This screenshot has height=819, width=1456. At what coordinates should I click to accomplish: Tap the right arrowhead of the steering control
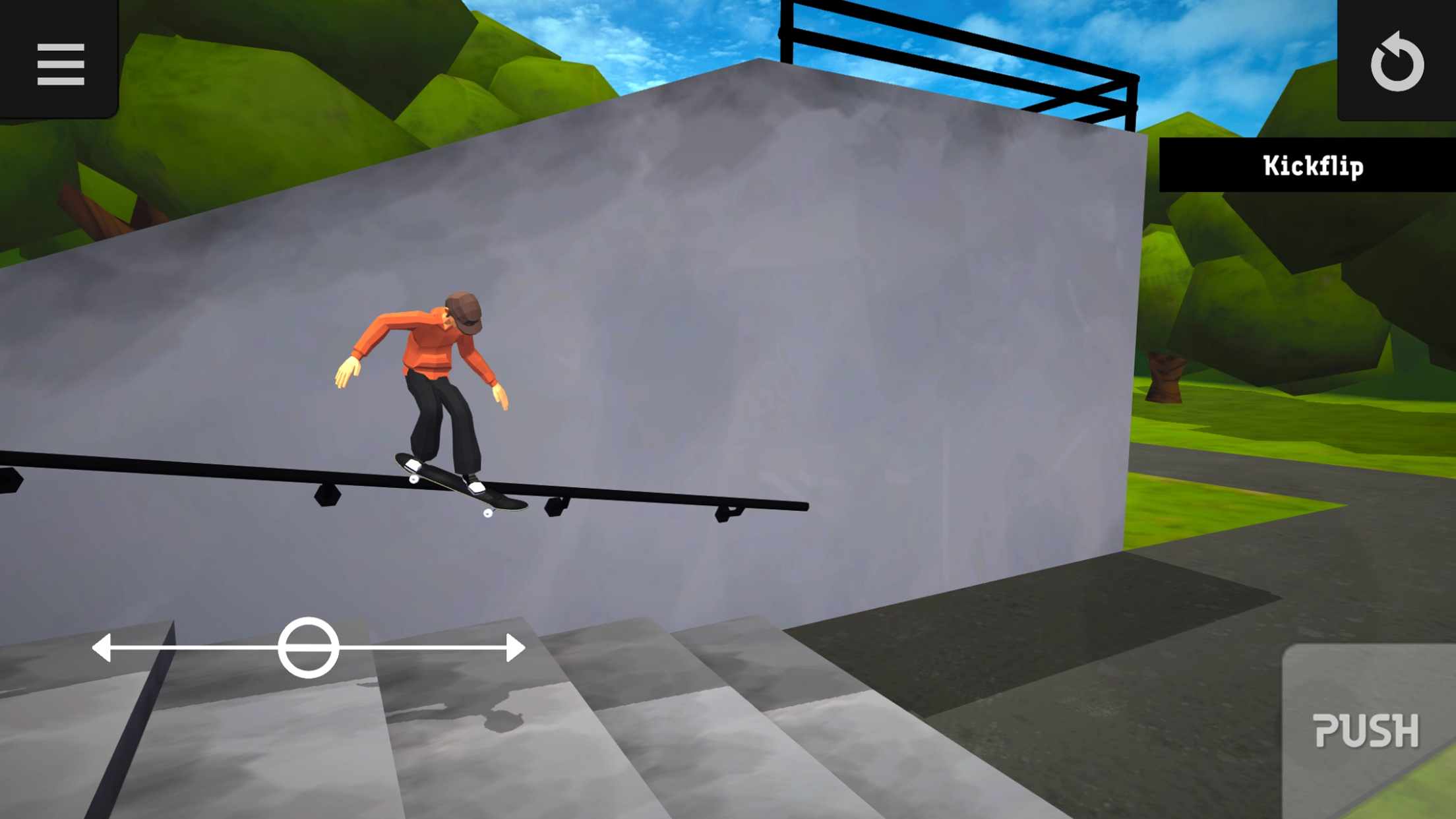pyautogui.click(x=514, y=649)
